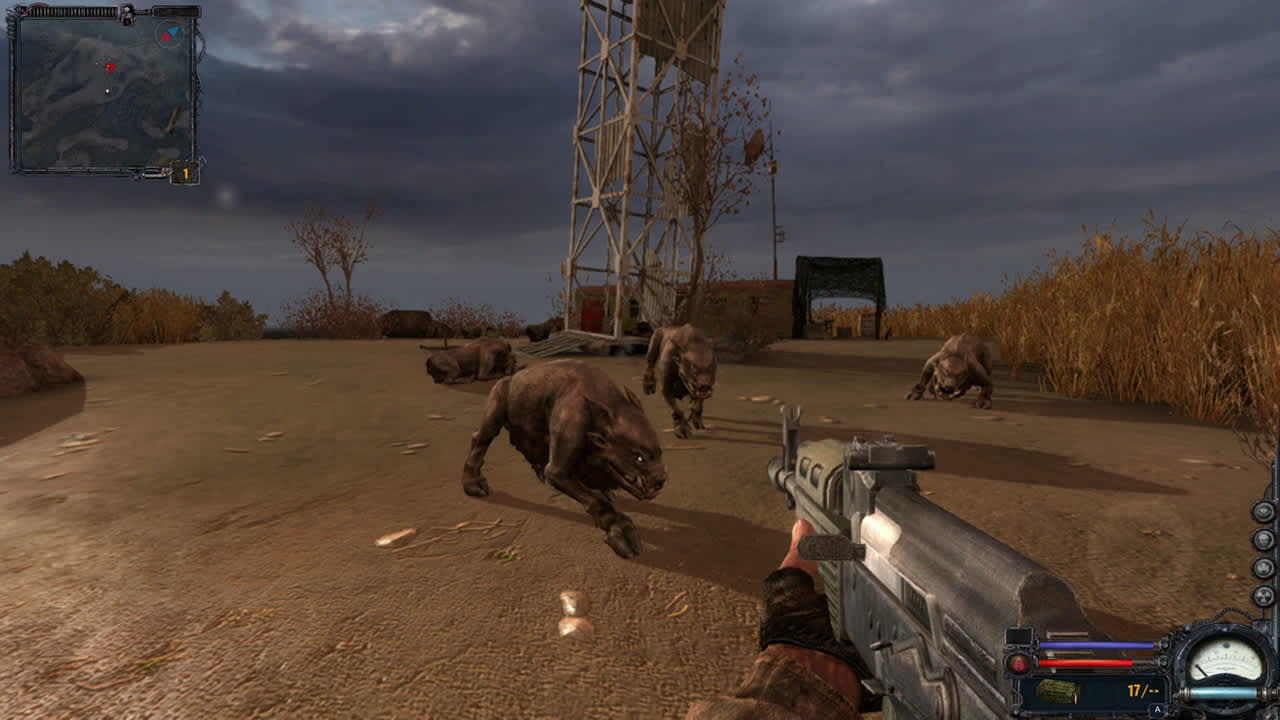Click the Geiger counter gauge needle
This screenshot has width=1280, height=720.
pyautogui.click(x=1203, y=671)
